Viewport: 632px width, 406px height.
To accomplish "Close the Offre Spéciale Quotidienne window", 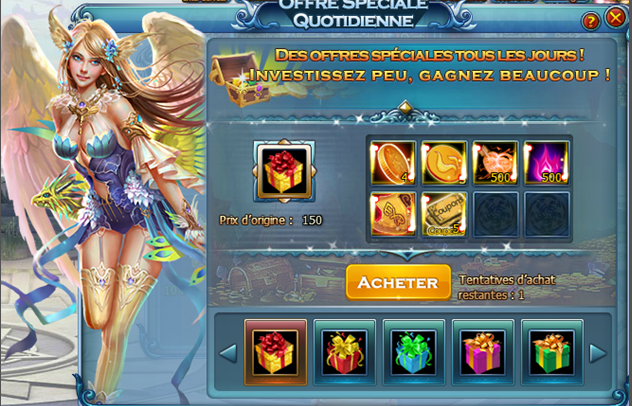I will (616, 18).
